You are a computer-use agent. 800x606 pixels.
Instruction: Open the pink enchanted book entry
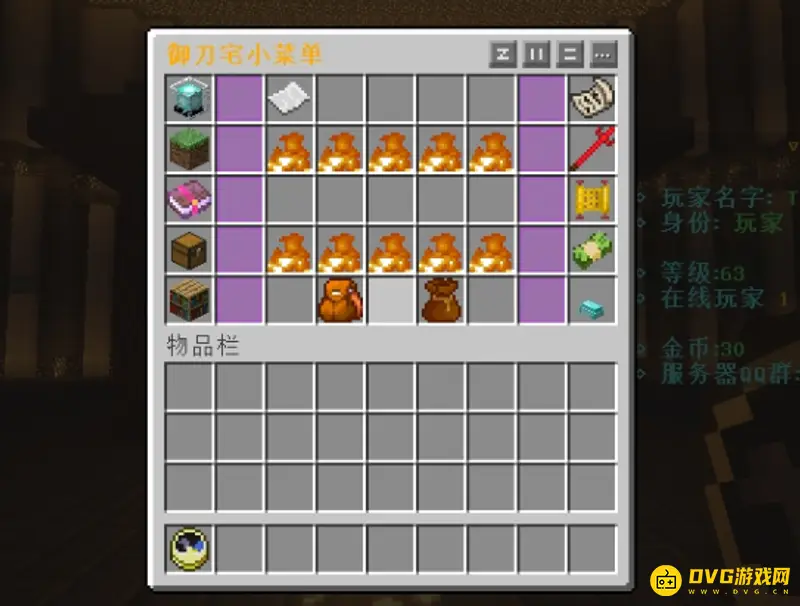(x=189, y=199)
